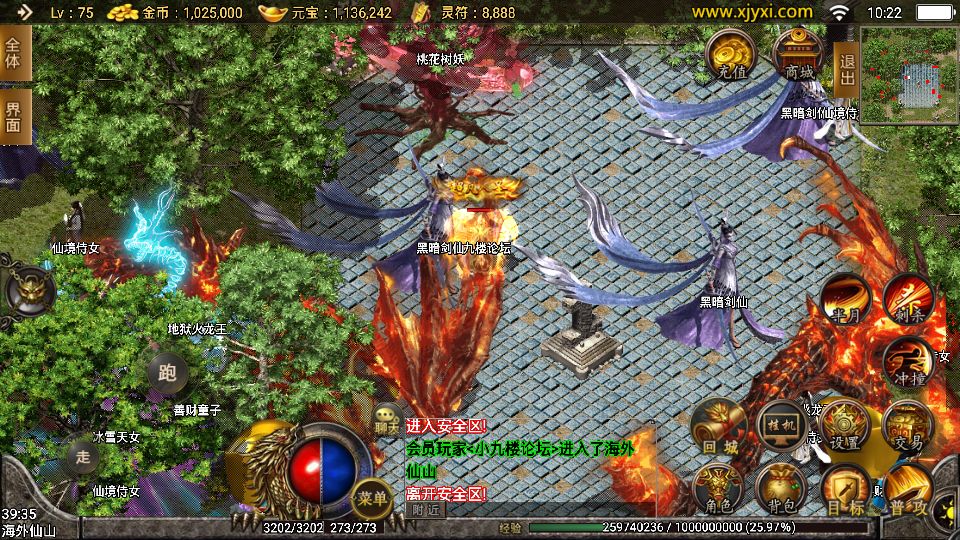This screenshot has height=540, width=960.
Task: Open the 聊天 chat button
Action: point(386,425)
